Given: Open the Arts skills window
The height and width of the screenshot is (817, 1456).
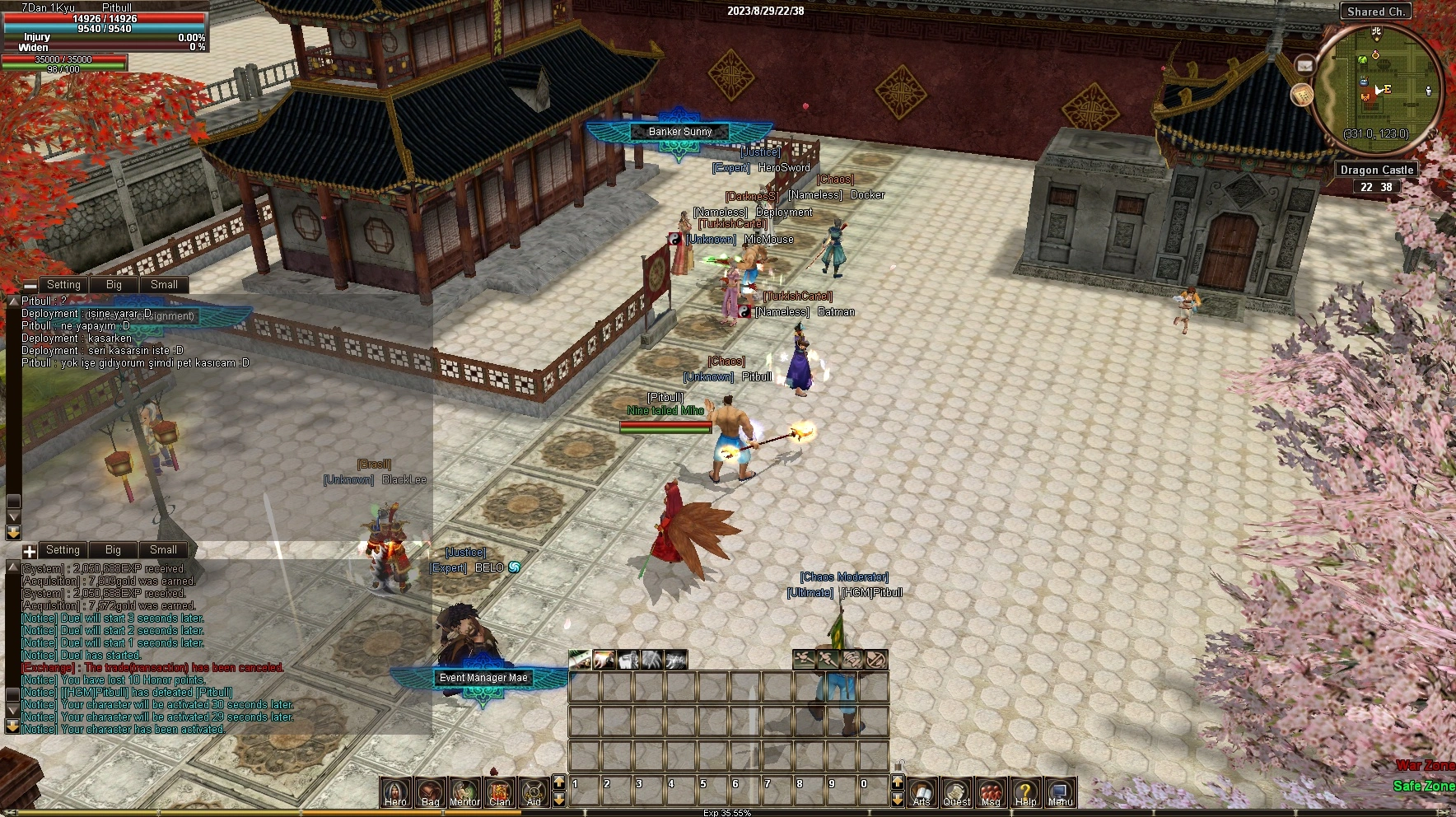Looking at the screenshot, I should (922, 792).
